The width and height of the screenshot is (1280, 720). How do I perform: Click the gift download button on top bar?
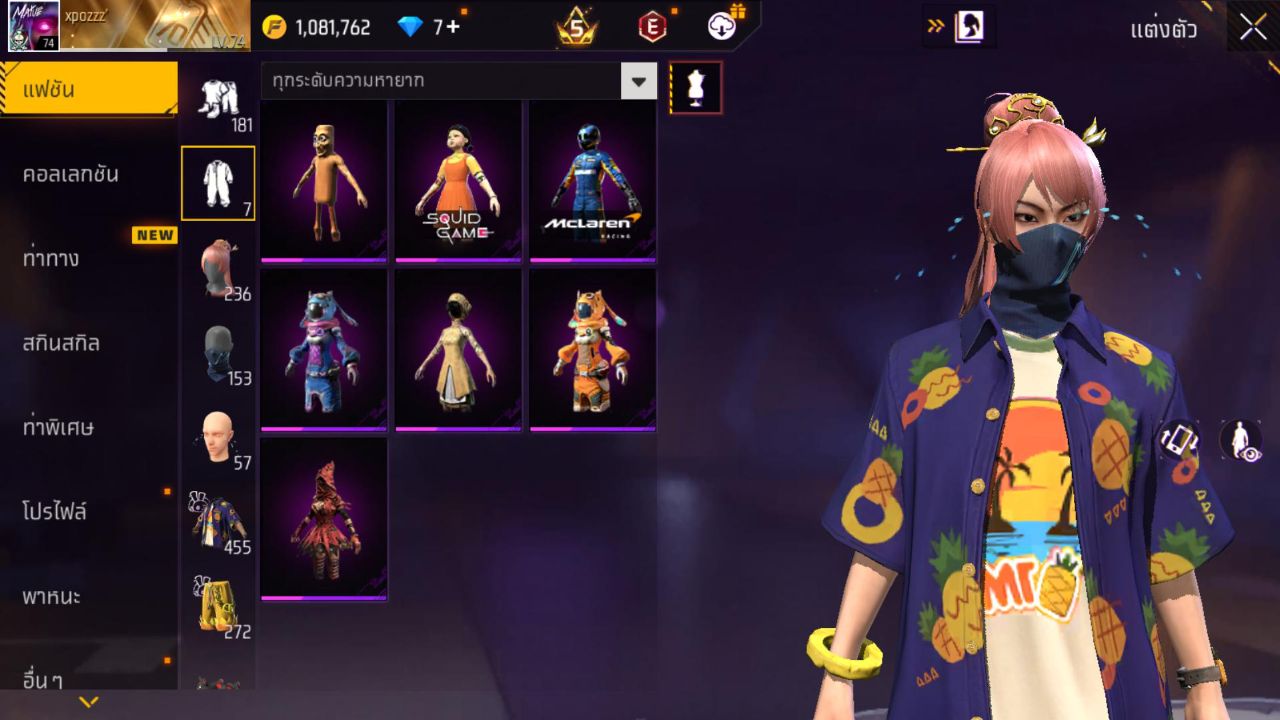coord(722,26)
